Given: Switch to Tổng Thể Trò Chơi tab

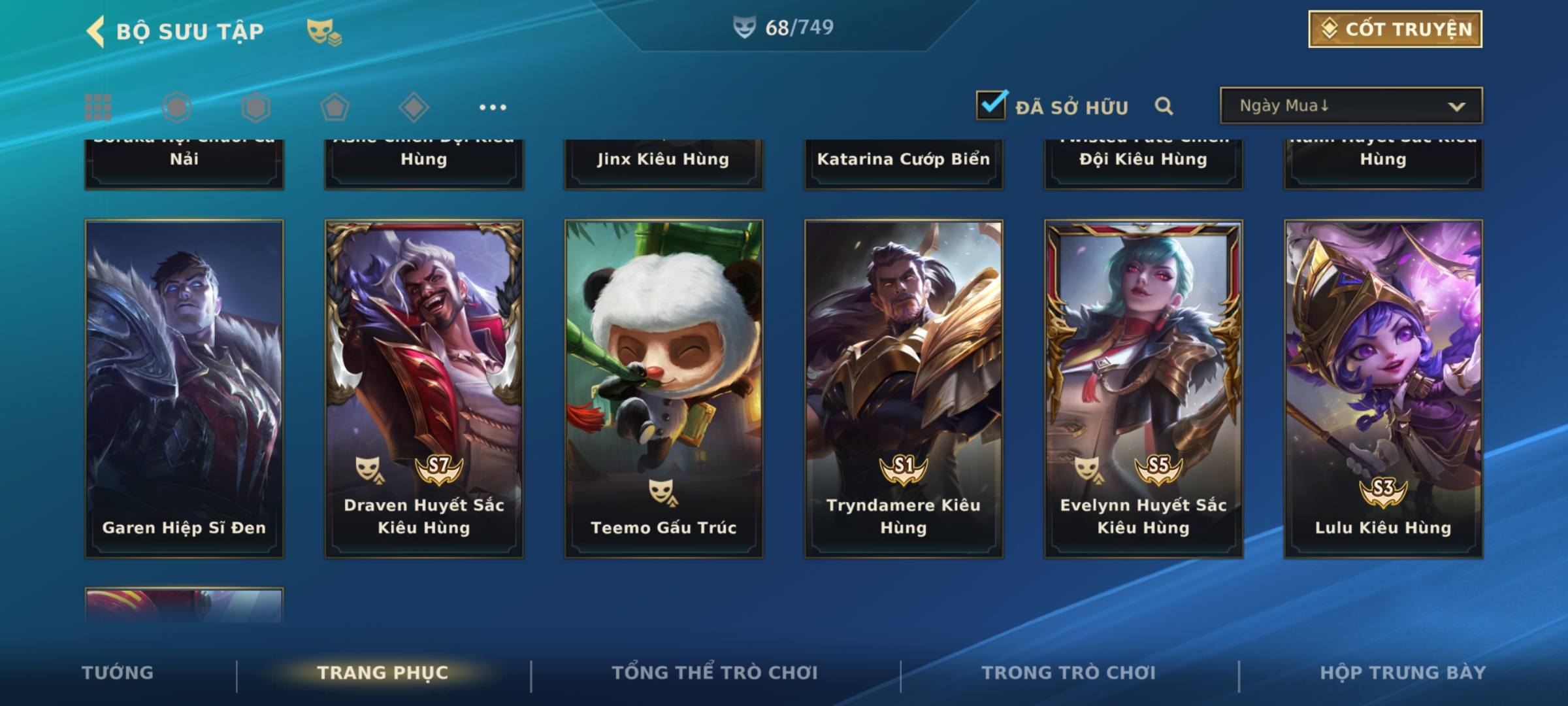Looking at the screenshot, I should (715, 673).
